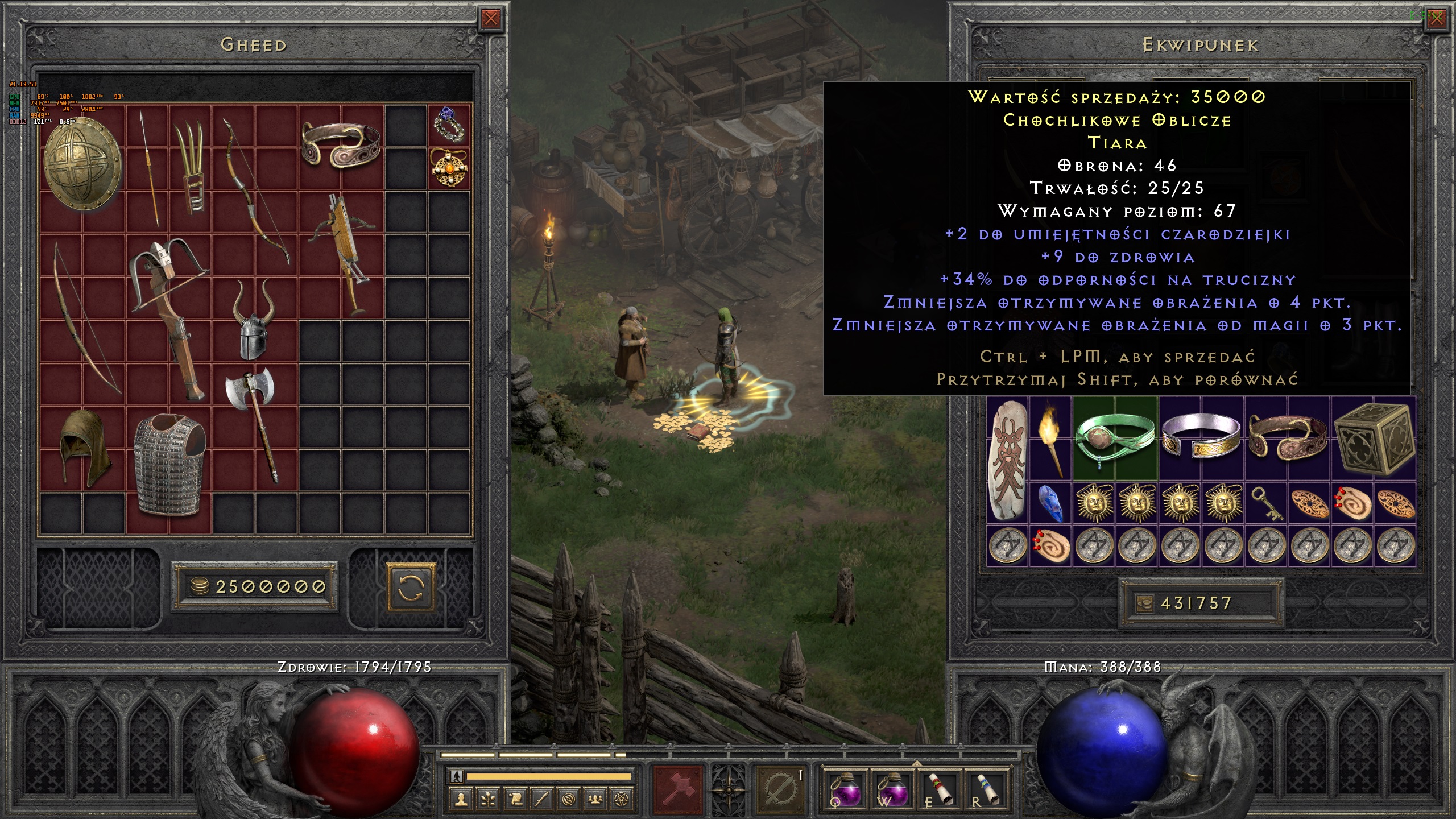Pick the blue gem in inventory
This screenshot has height=819, width=1456.
[x=1050, y=503]
